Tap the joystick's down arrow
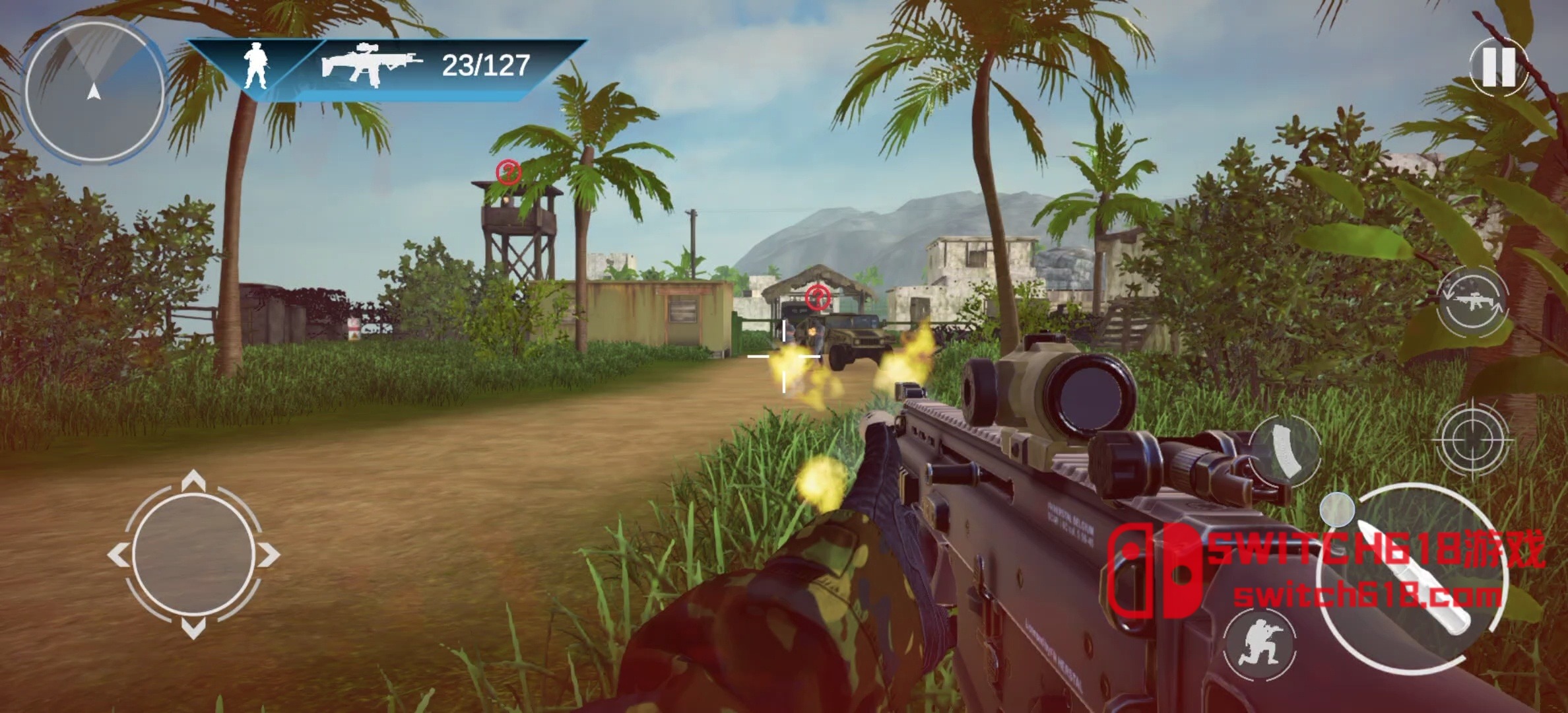Image resolution: width=1568 pixels, height=713 pixels. (x=193, y=629)
